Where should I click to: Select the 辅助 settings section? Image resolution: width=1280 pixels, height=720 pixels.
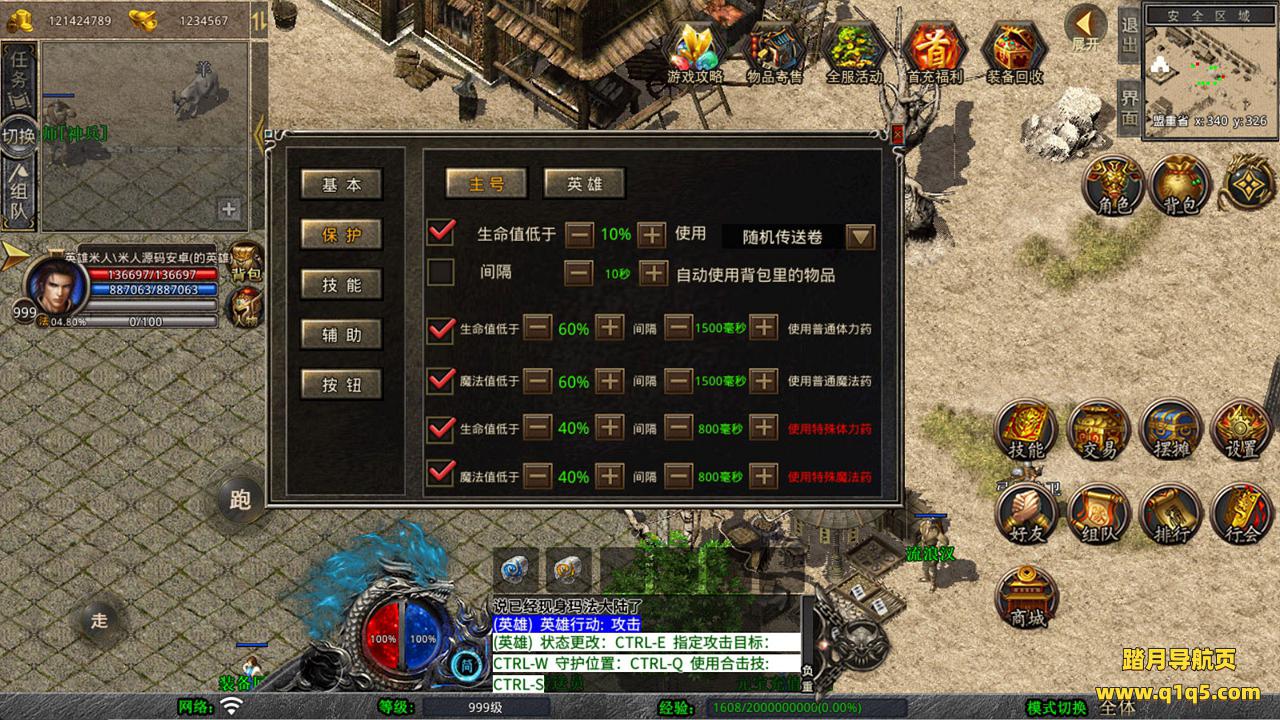tap(341, 335)
